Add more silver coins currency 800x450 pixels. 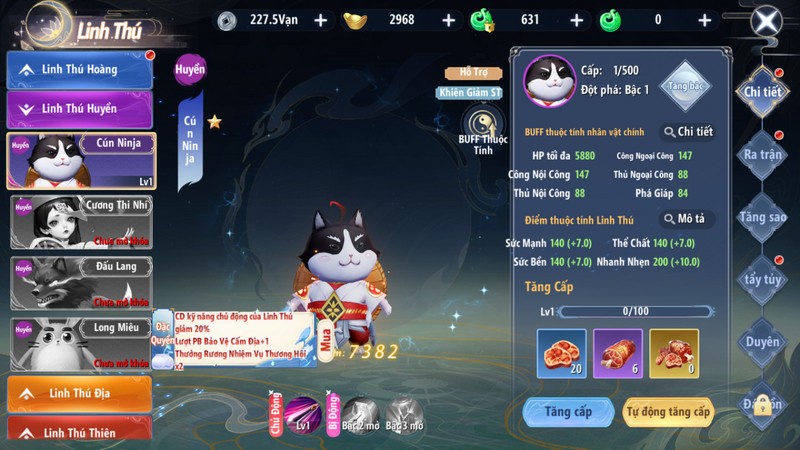(320, 20)
